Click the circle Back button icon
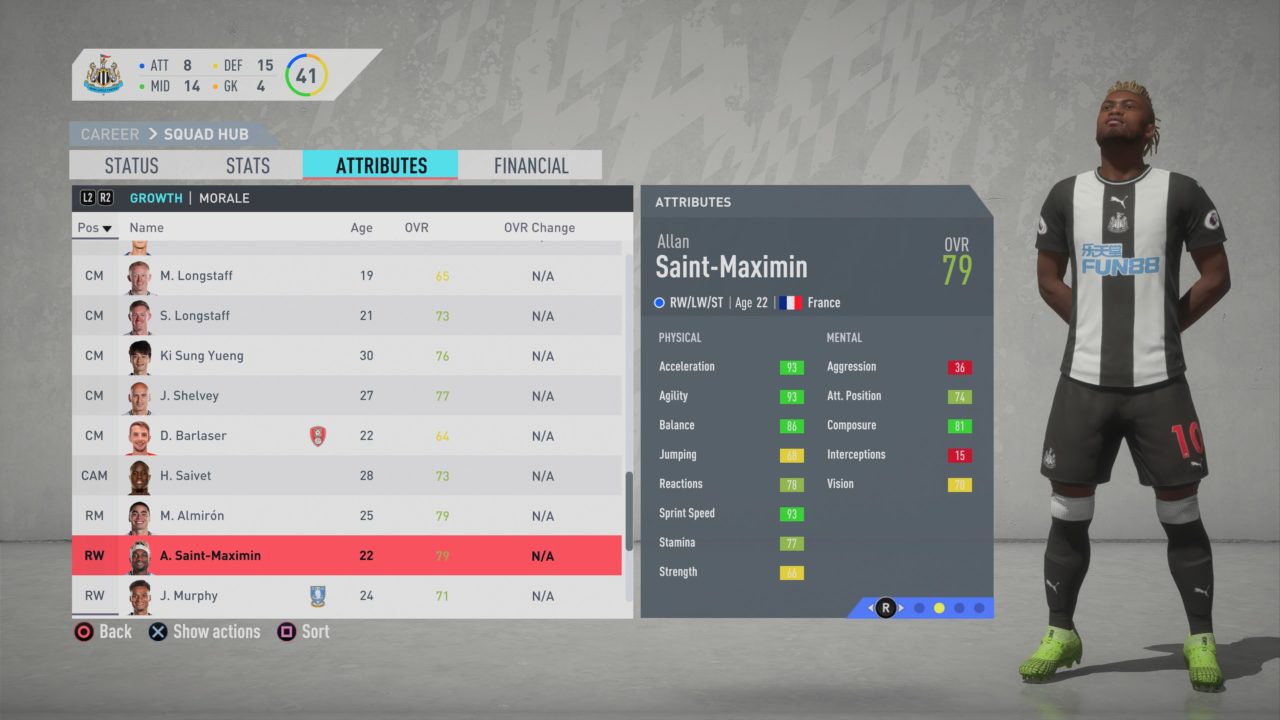Viewport: 1280px width, 720px height. (85, 631)
